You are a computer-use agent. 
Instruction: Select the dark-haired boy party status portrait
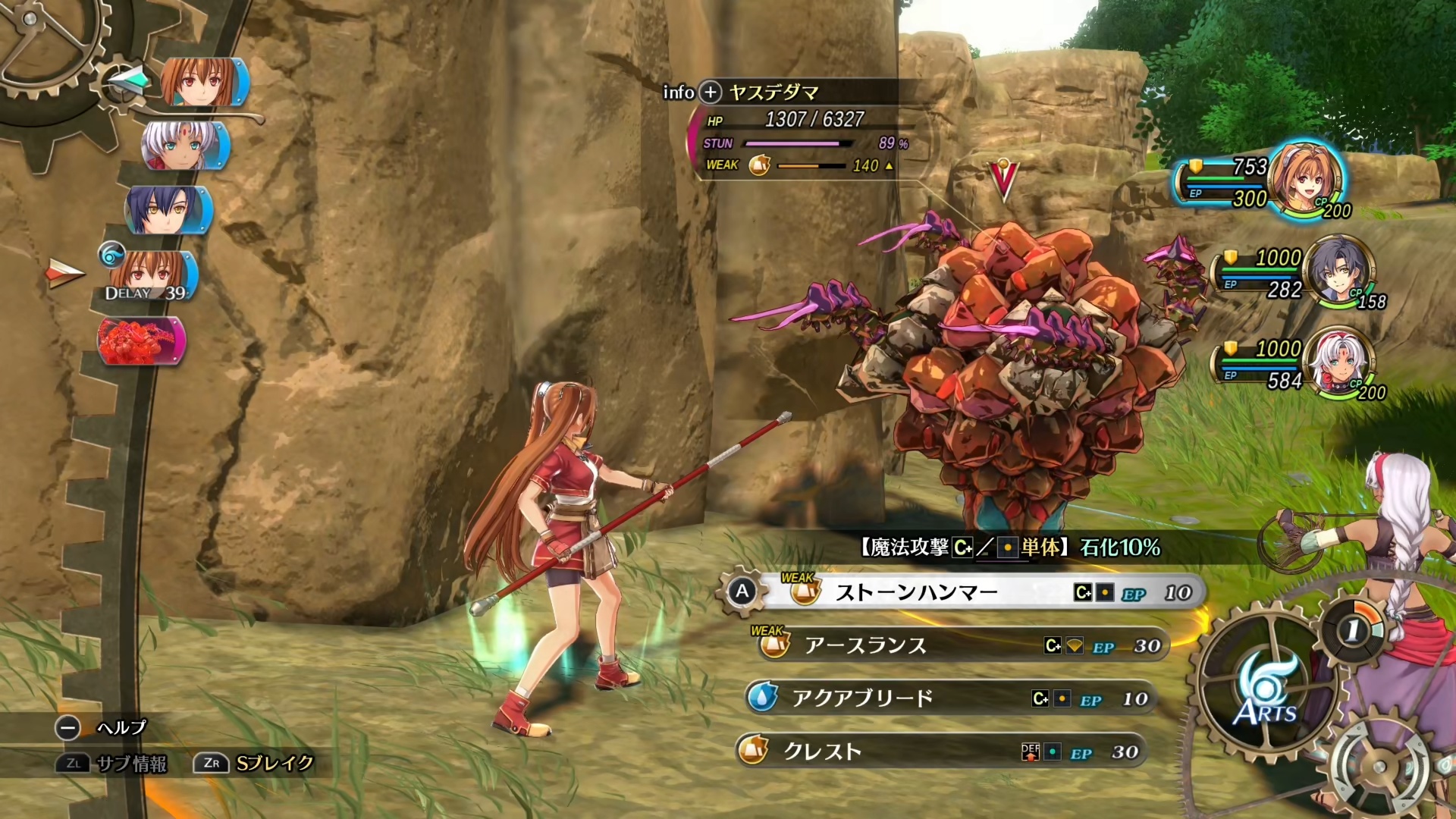(1338, 271)
